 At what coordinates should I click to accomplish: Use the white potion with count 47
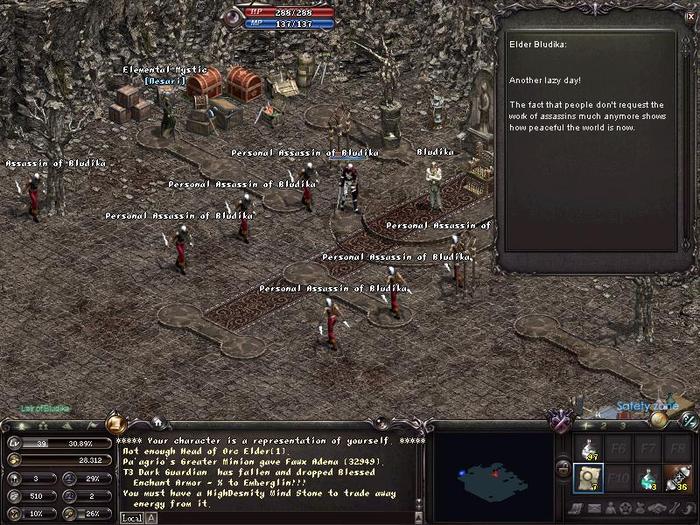tap(591, 450)
